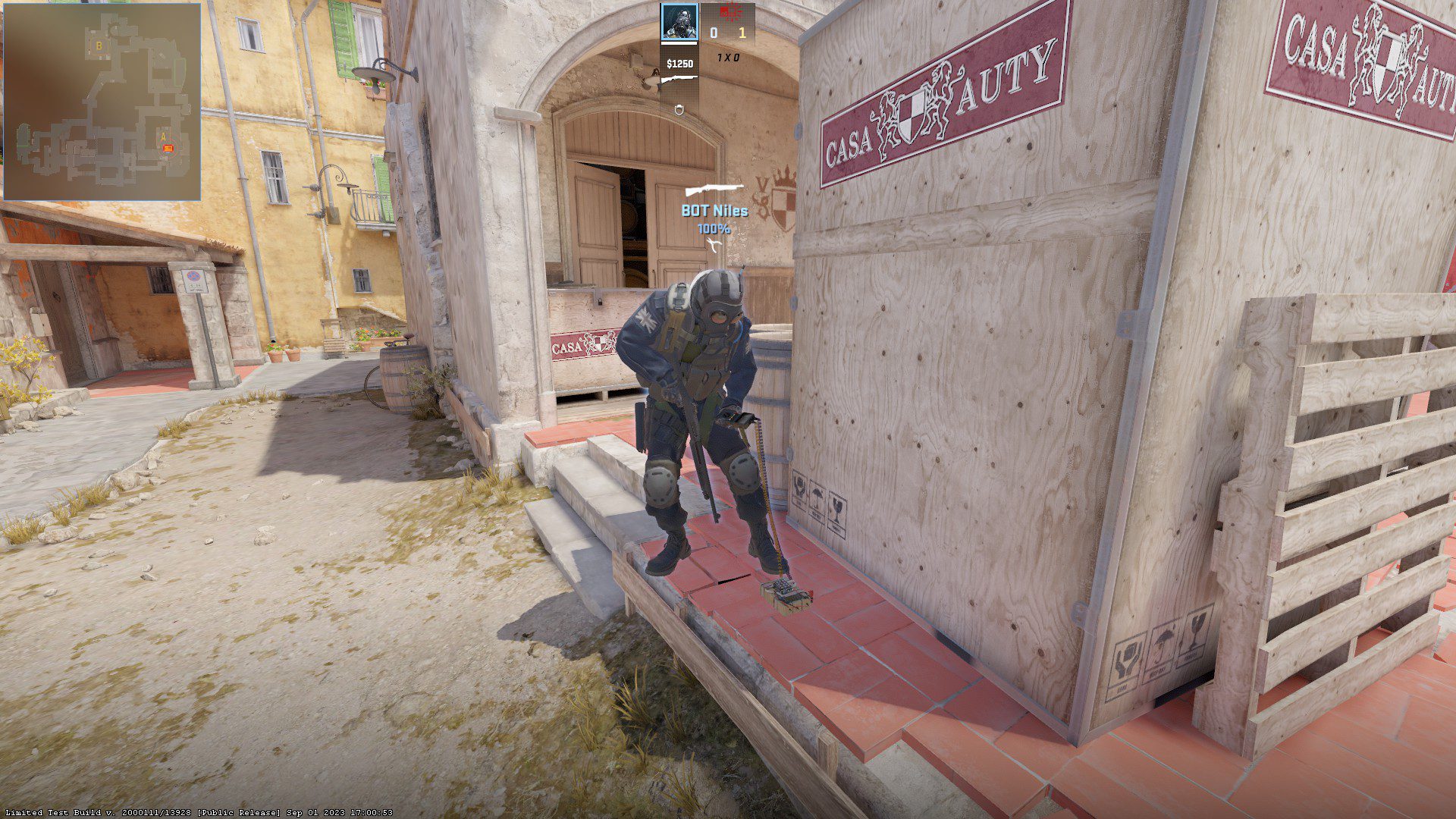Click the player position dot on the minimap

tap(167, 152)
